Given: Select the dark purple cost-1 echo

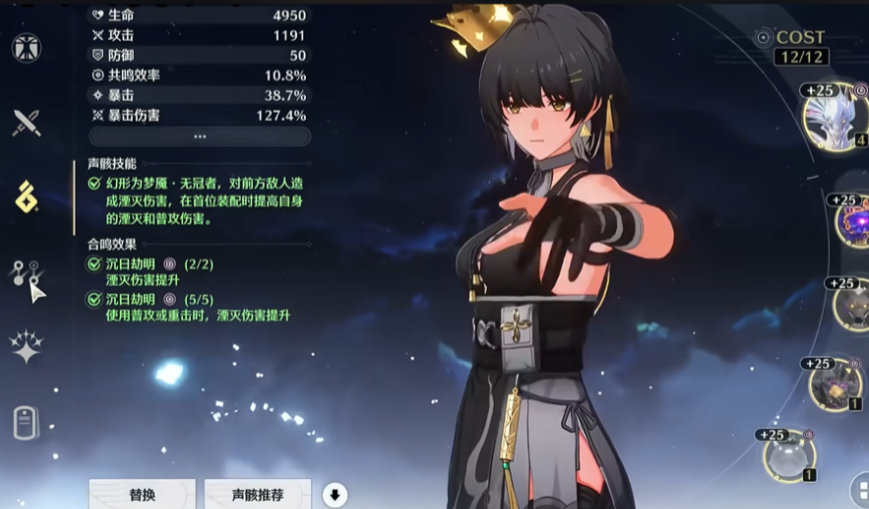Looking at the screenshot, I should point(835,385).
